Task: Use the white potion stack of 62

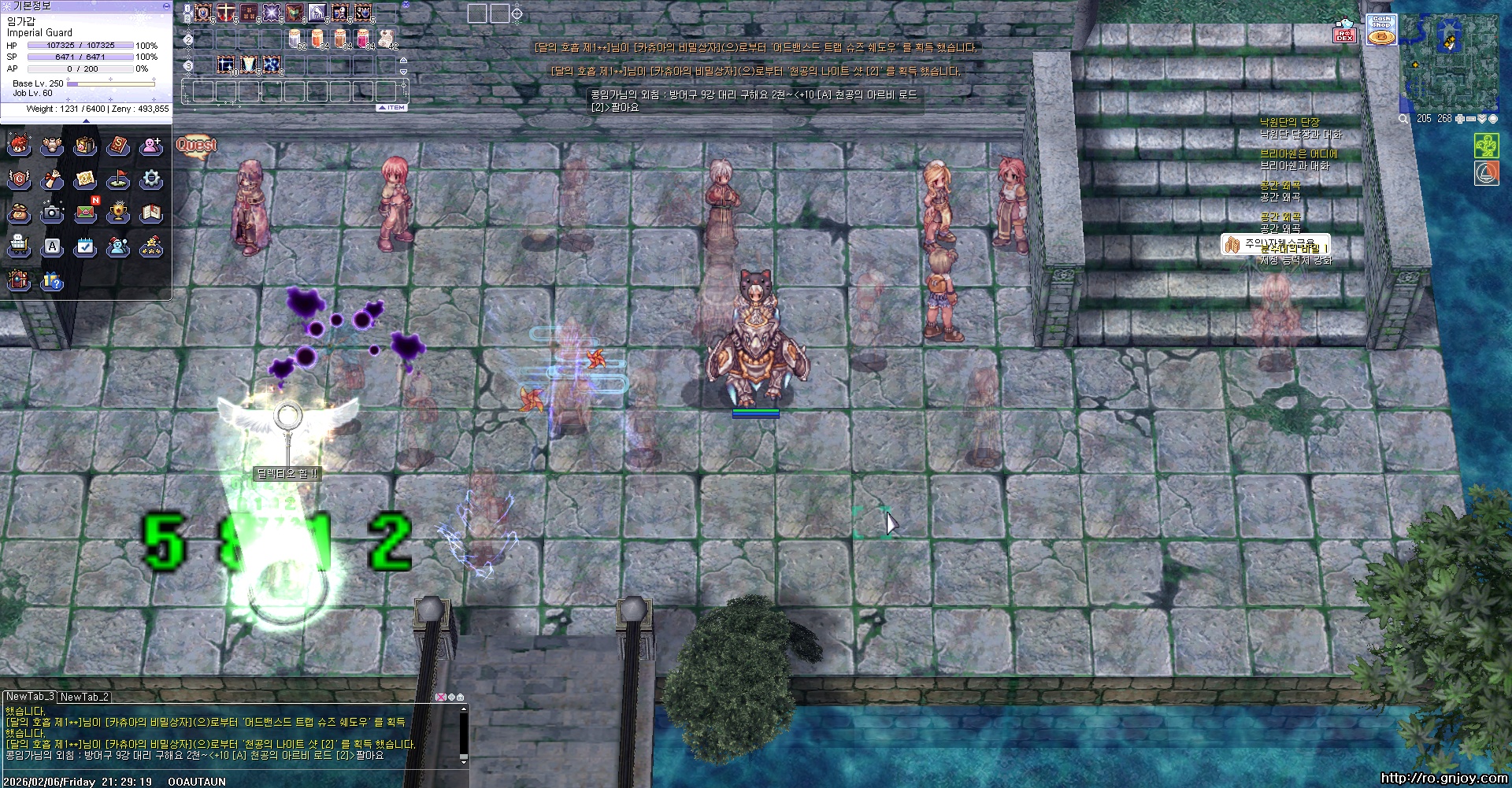Action: coord(295,39)
